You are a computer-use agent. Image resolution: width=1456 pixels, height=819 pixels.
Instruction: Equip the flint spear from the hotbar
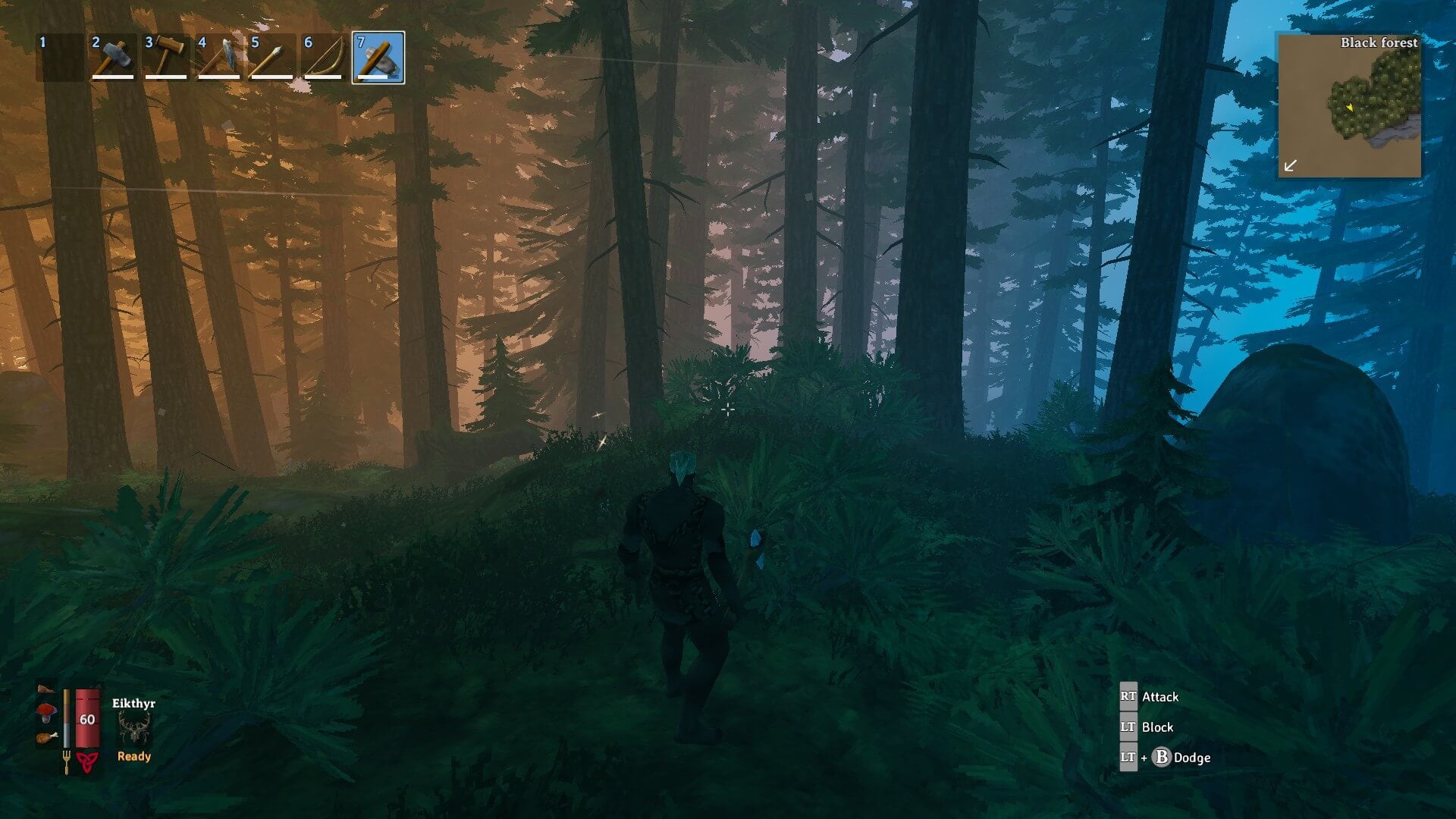[x=272, y=57]
